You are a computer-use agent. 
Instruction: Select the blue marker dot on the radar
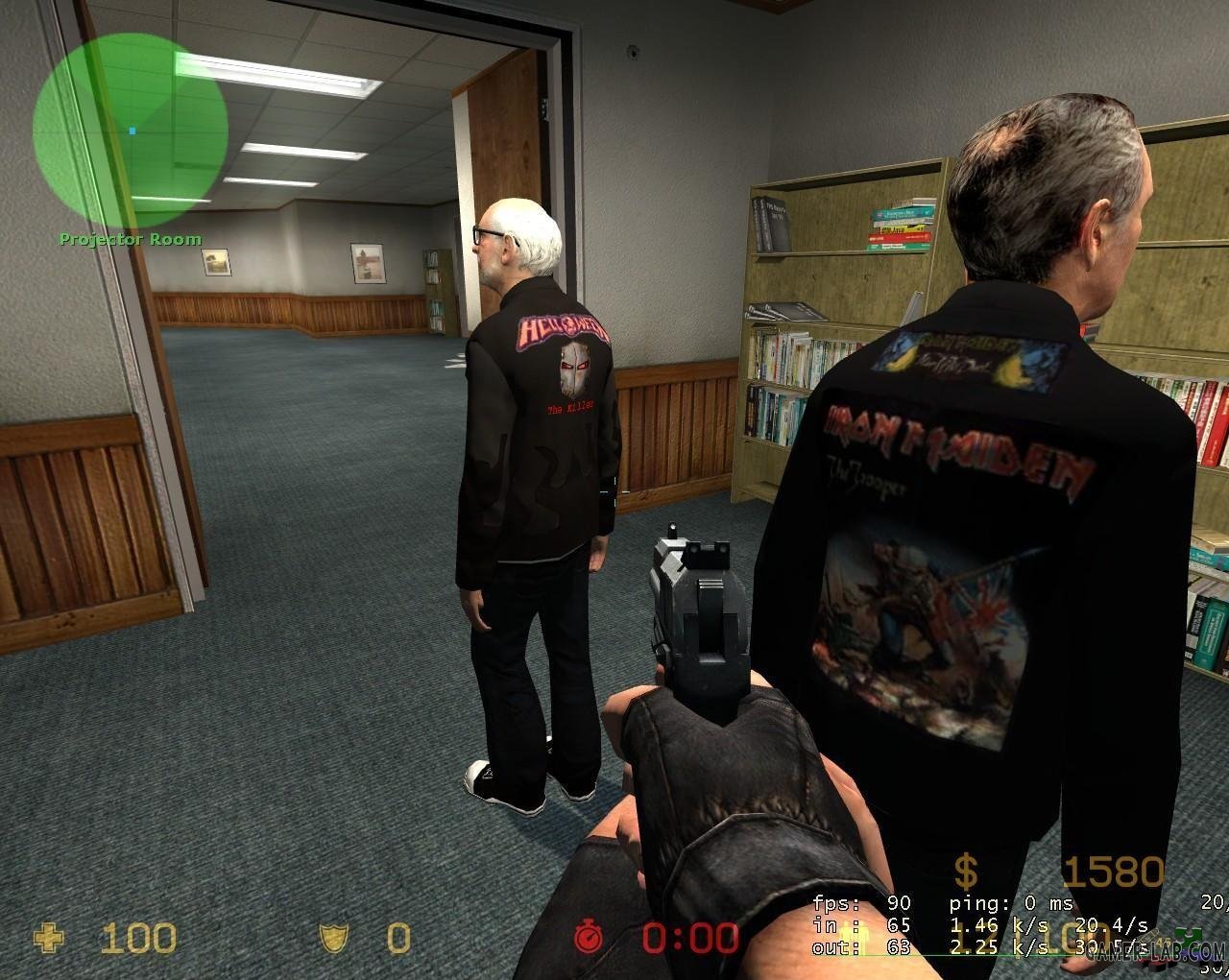click(133, 131)
